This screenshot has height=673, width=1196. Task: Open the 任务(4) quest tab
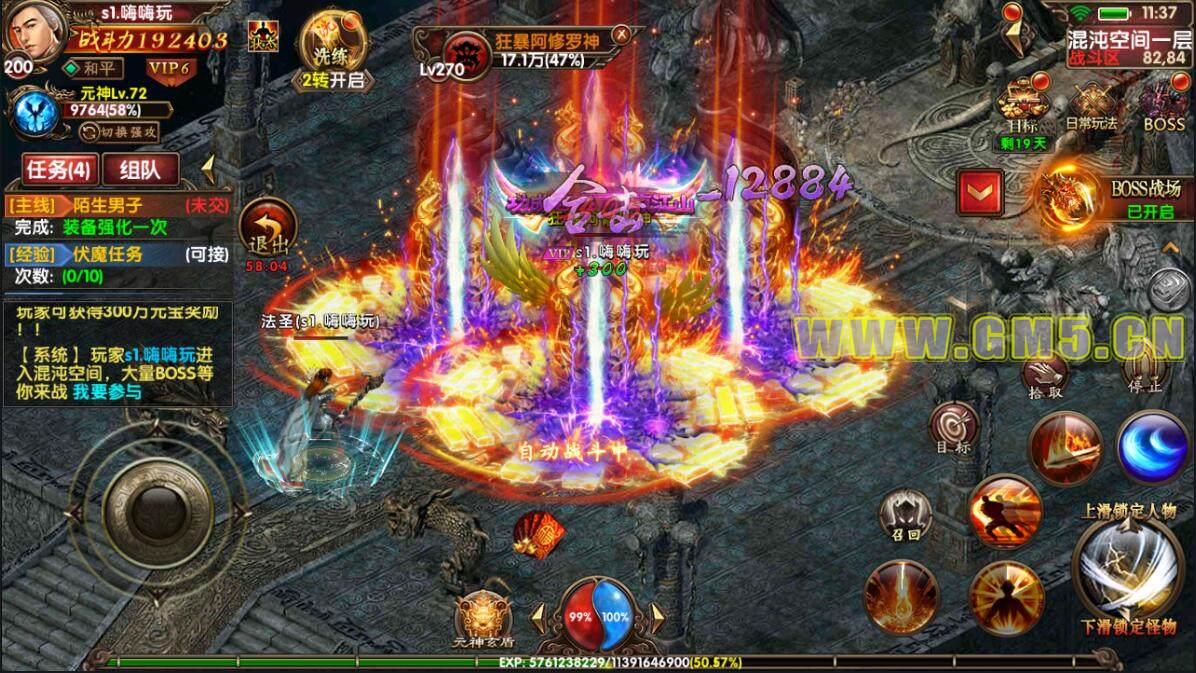[x=56, y=169]
